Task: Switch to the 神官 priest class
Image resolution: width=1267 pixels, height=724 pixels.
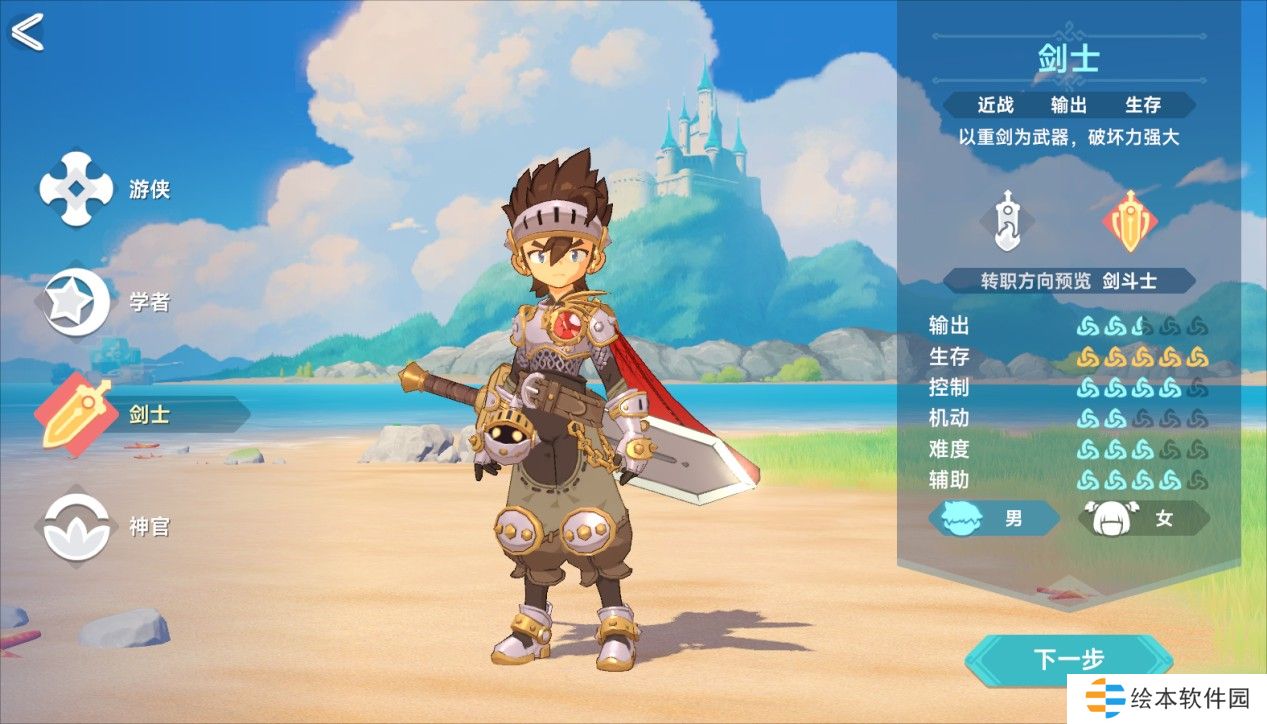Action: coord(78,527)
